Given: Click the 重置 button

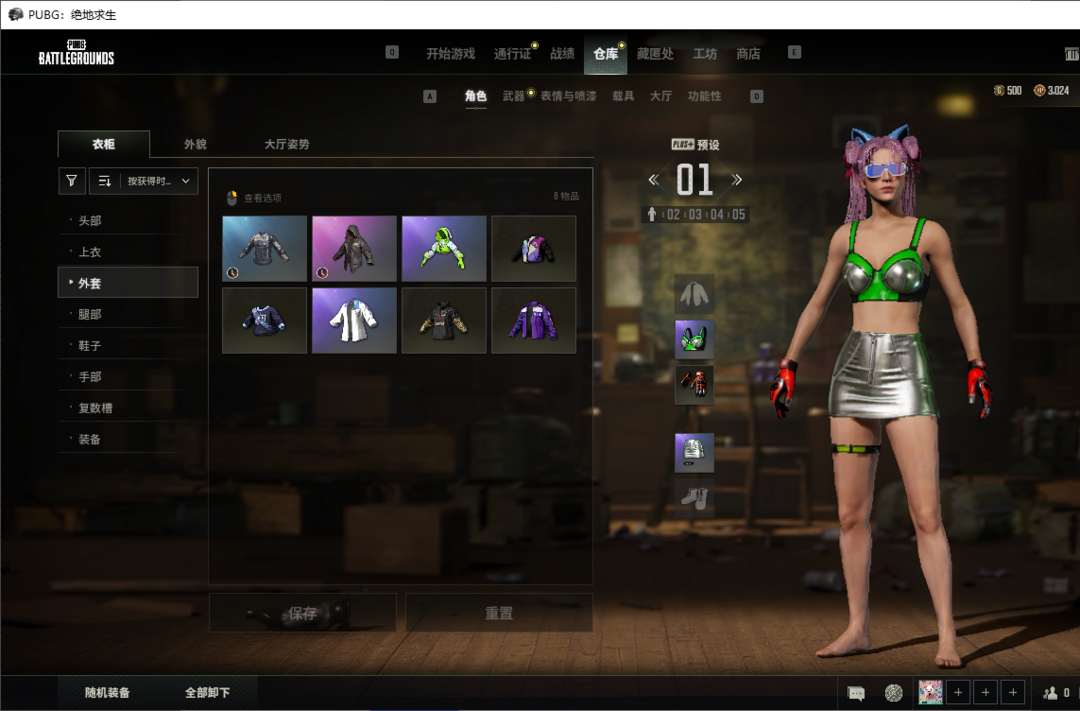Looking at the screenshot, I should click(x=499, y=613).
